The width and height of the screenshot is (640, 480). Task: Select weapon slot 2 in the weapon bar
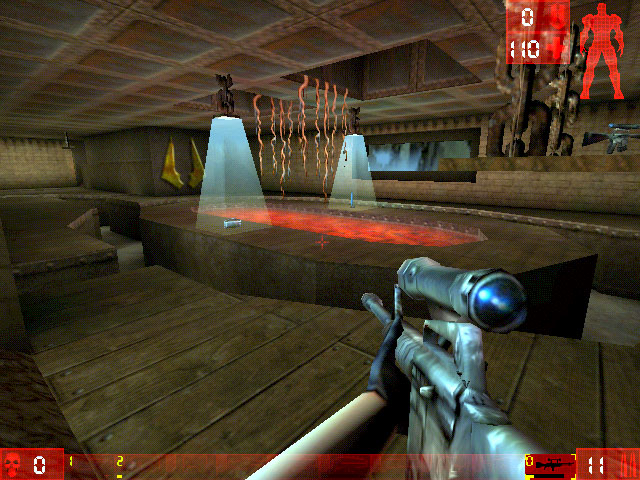point(119,462)
